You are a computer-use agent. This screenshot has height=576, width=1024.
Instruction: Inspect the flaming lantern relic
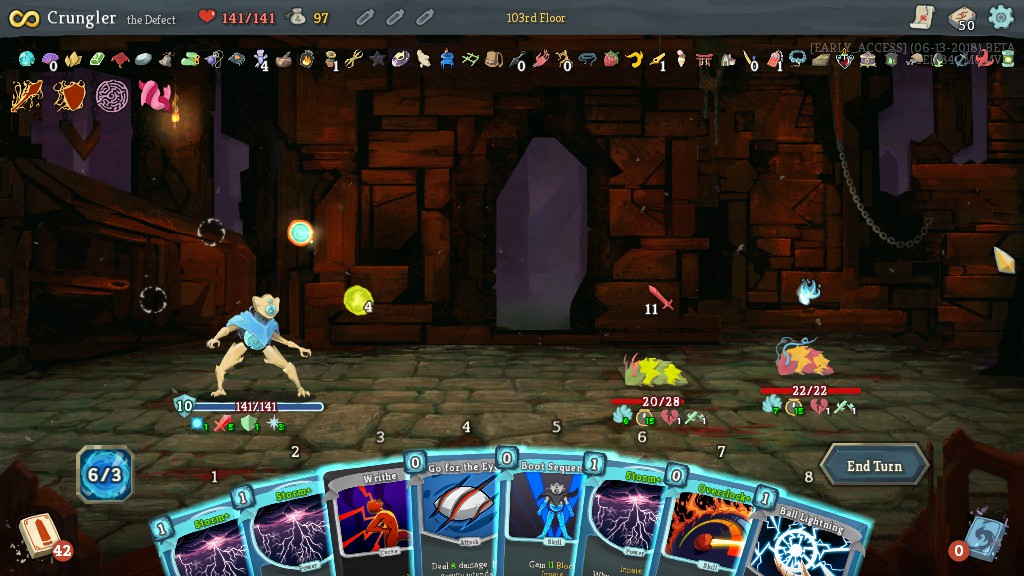[307, 59]
